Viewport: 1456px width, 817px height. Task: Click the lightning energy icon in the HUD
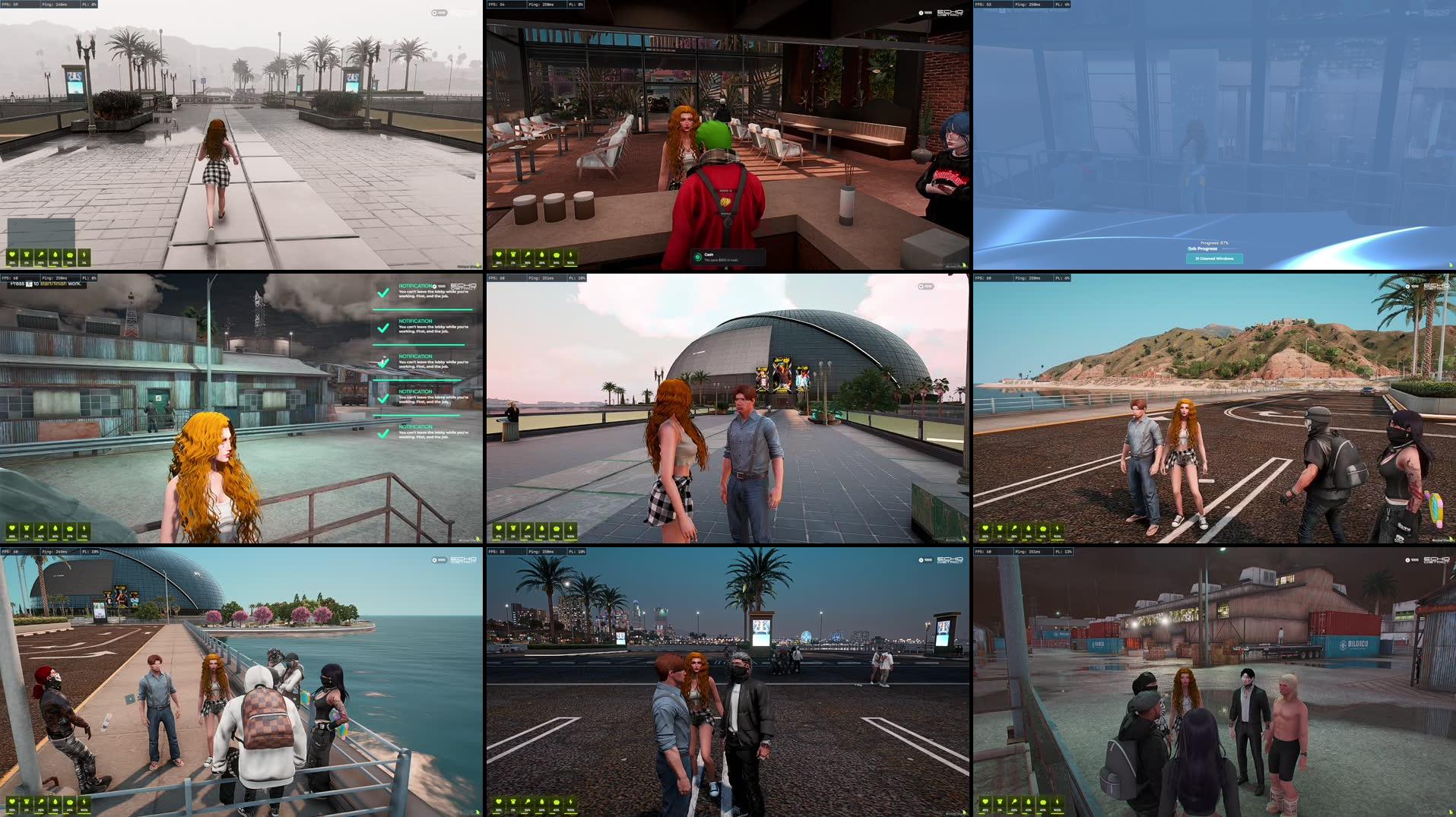84,254
